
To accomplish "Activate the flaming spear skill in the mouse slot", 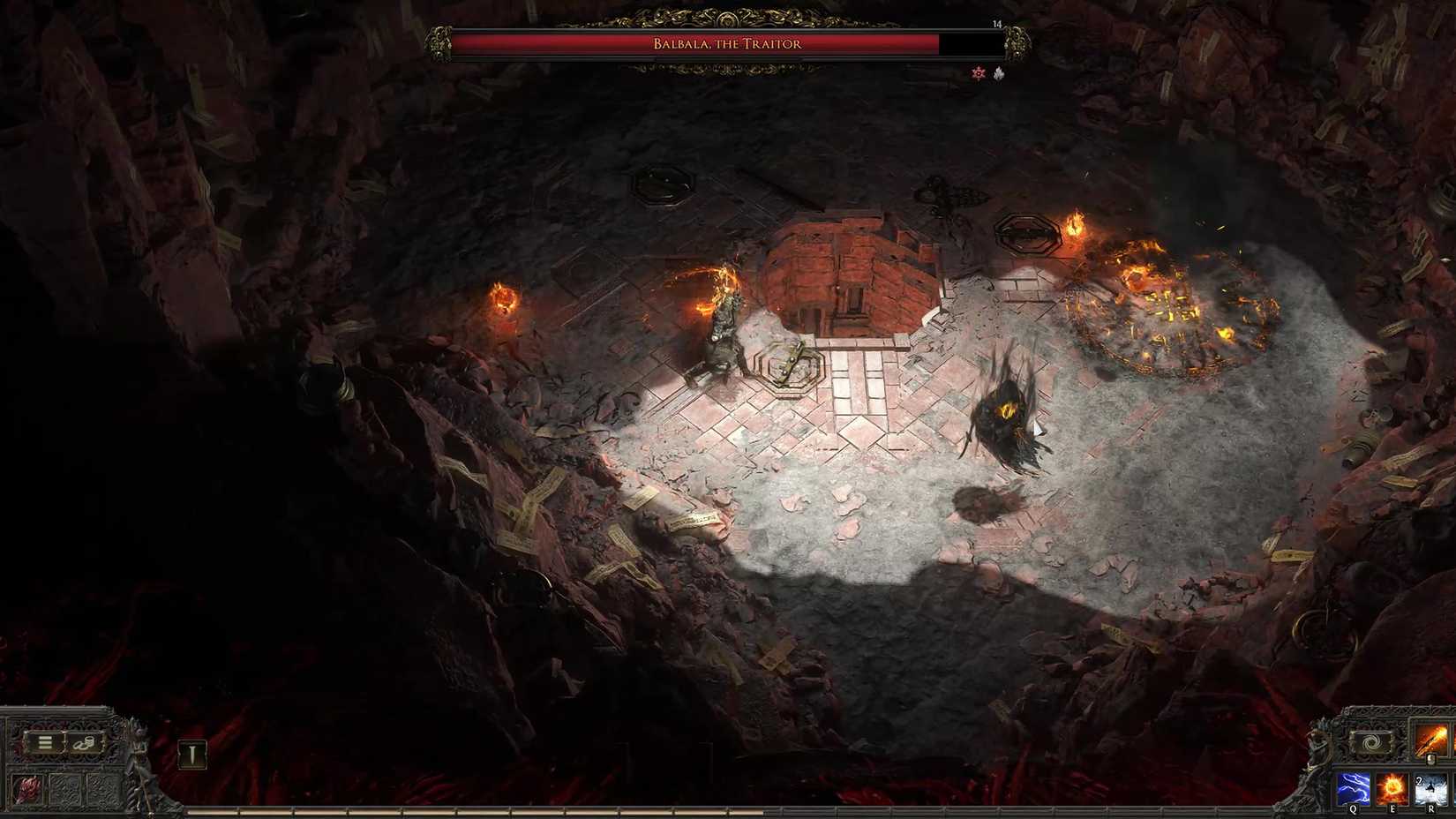I will (x=1430, y=738).
